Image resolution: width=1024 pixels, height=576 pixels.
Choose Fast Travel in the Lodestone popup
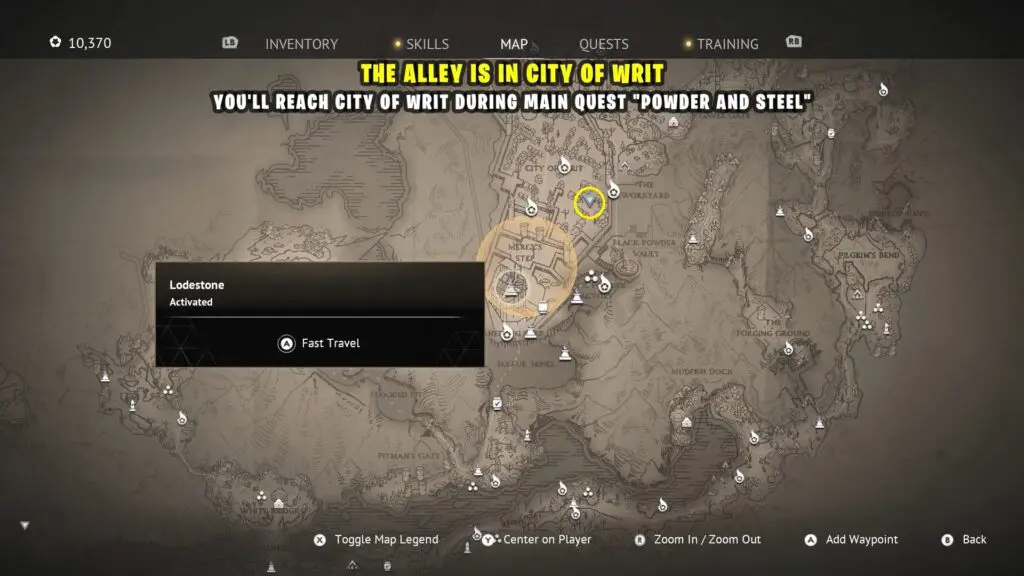pos(319,343)
